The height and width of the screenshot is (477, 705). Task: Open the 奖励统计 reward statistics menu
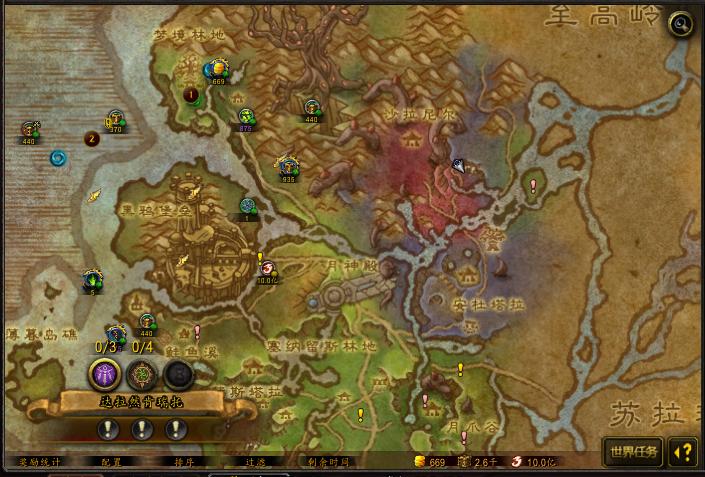click(x=39, y=462)
